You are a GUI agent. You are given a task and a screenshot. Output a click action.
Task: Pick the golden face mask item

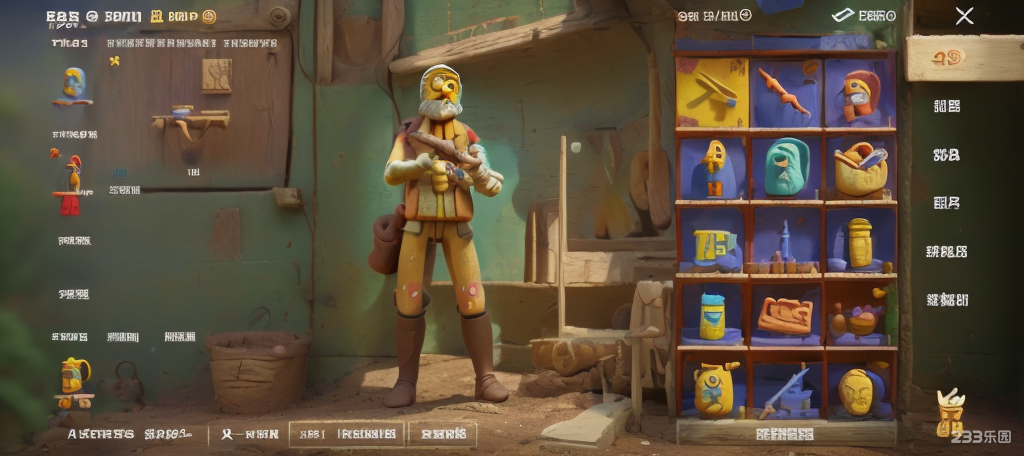coord(858,390)
